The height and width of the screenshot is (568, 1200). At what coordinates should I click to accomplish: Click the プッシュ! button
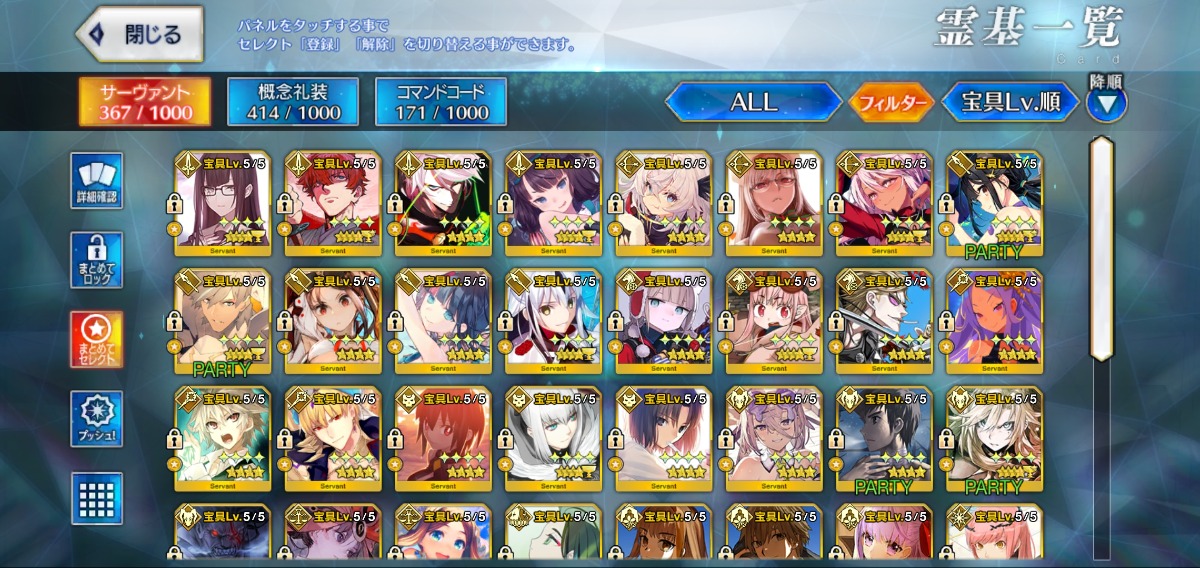pyautogui.click(x=97, y=419)
